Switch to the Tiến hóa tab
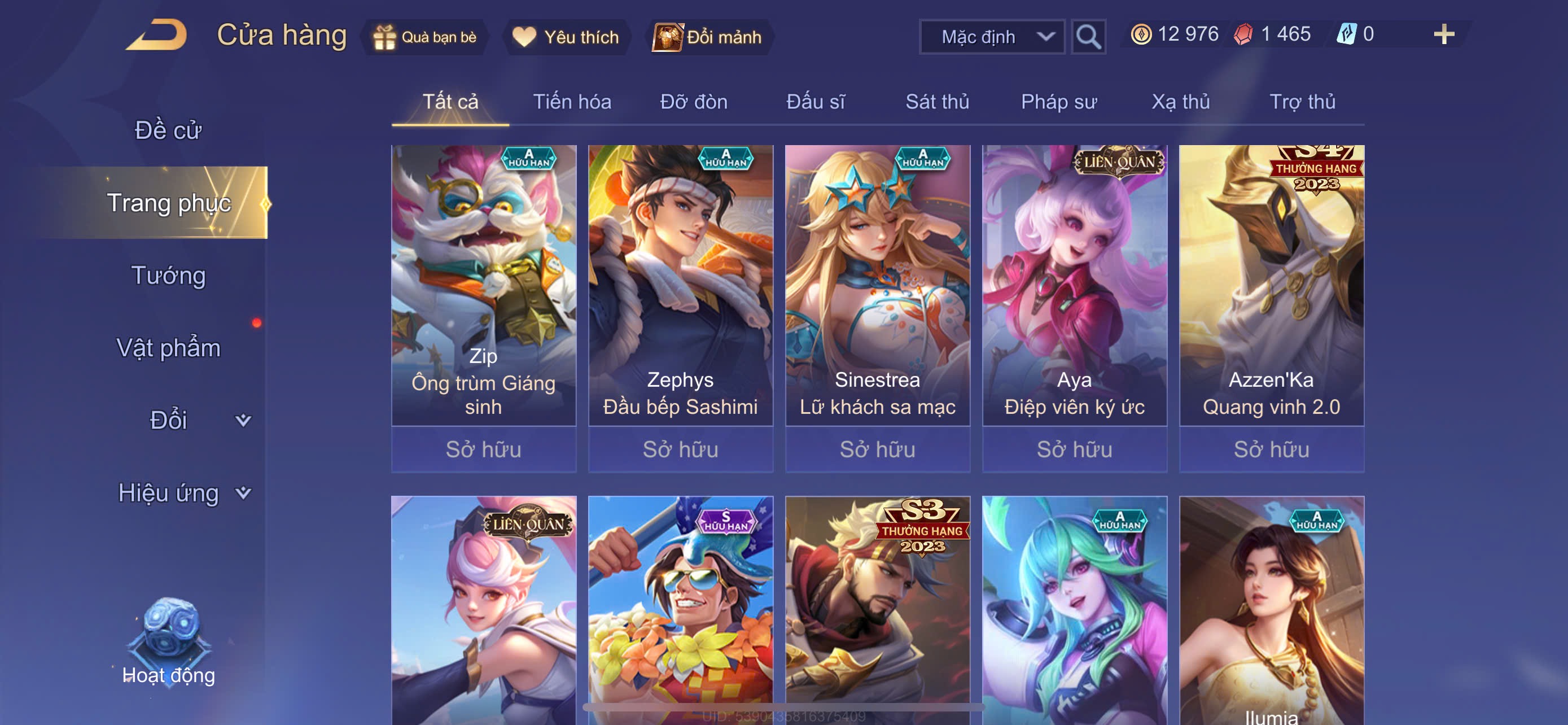Screen dimensions: 1568x725 pos(572,102)
